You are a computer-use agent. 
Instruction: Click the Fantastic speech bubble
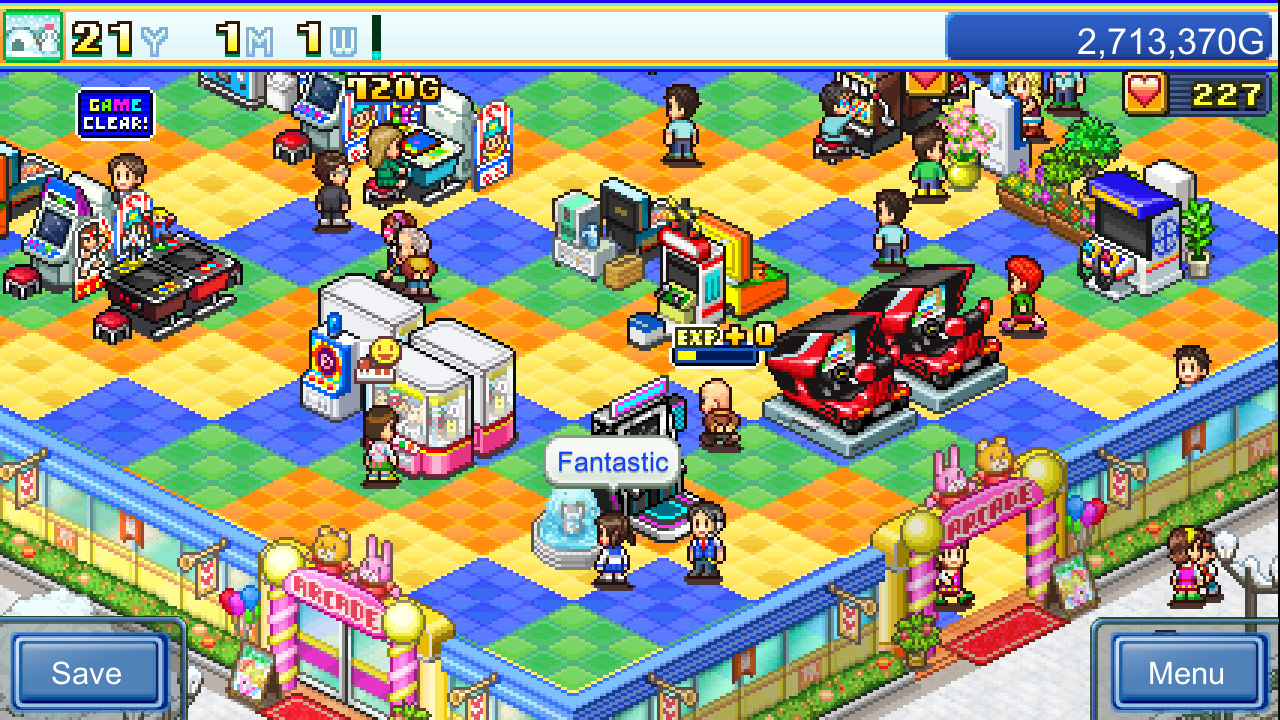613,461
